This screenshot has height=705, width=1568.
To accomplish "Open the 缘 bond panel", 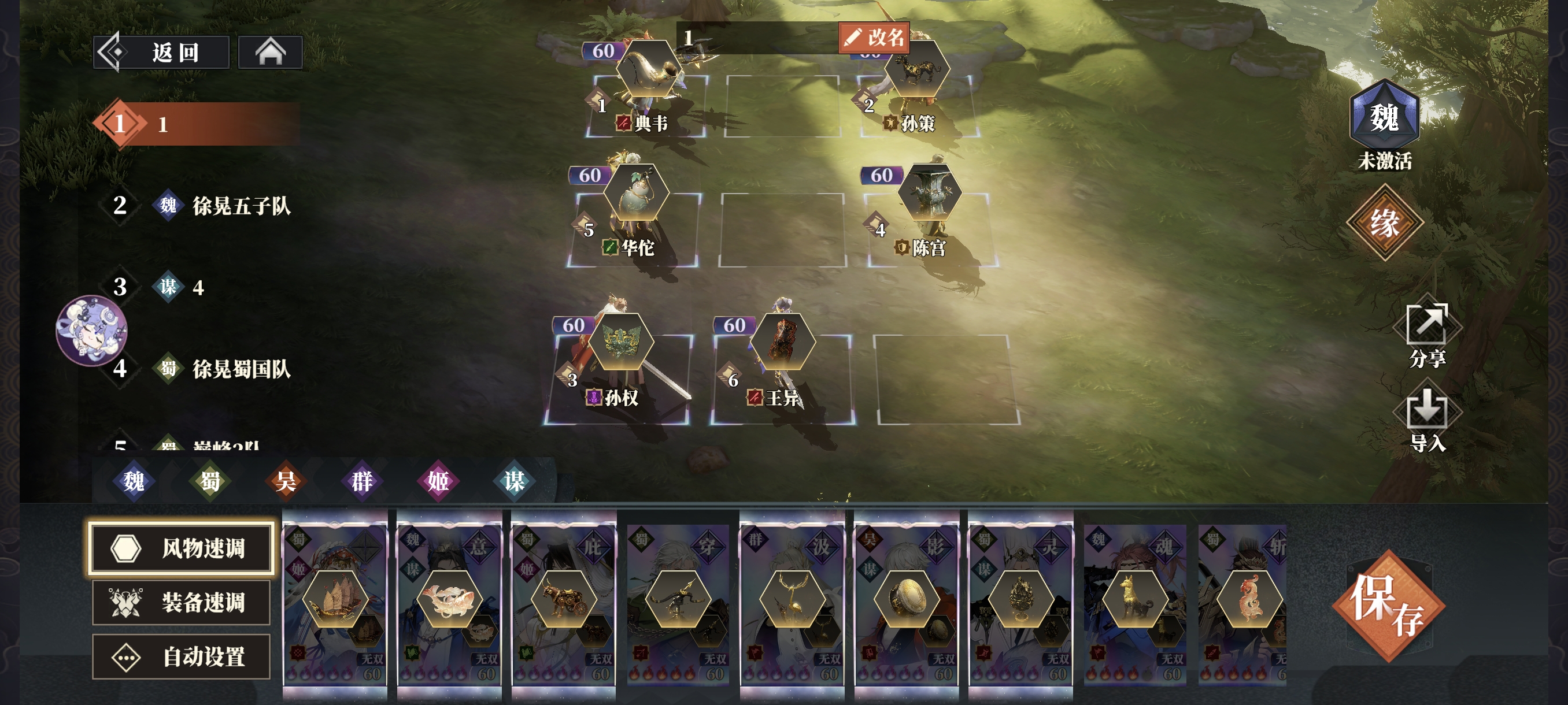I will tap(1384, 222).
